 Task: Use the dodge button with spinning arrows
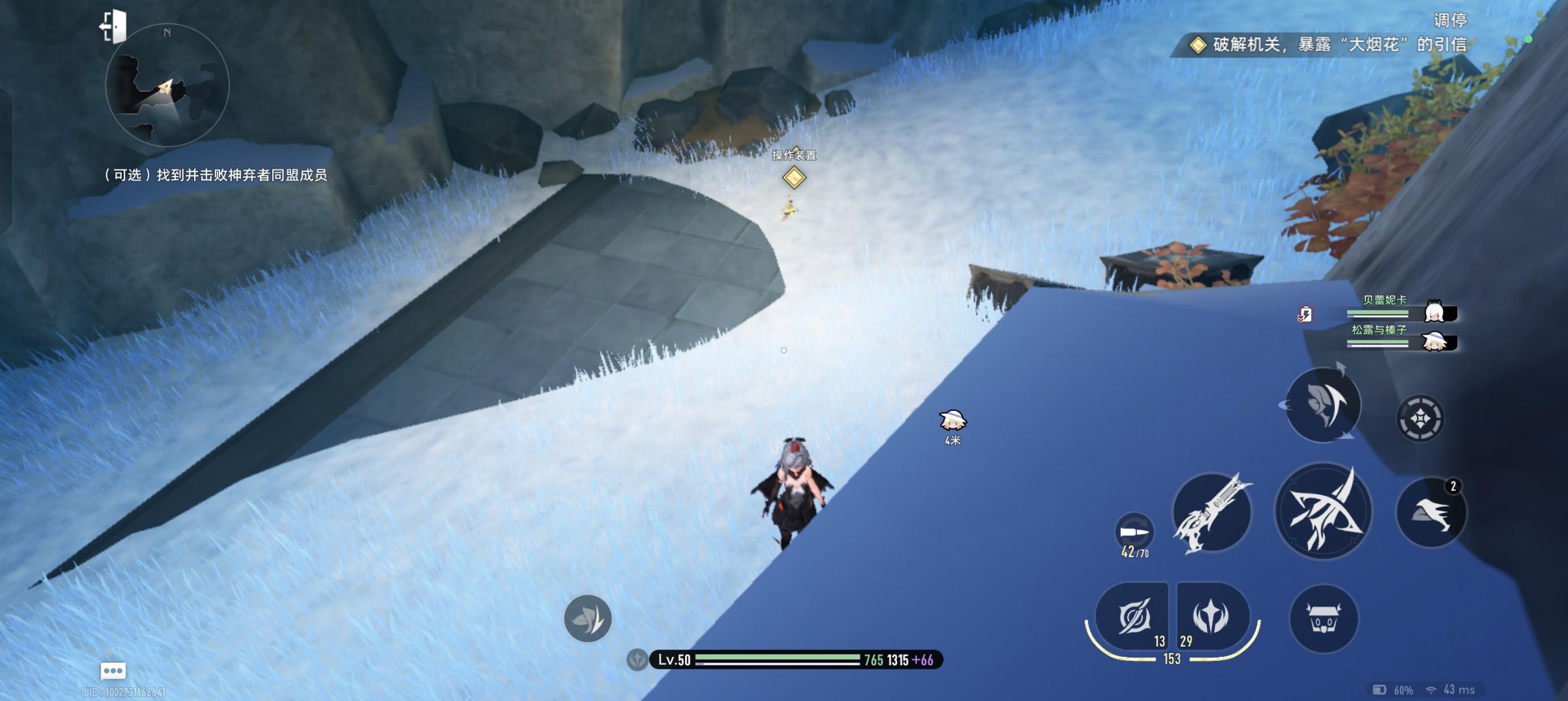coord(1323,404)
